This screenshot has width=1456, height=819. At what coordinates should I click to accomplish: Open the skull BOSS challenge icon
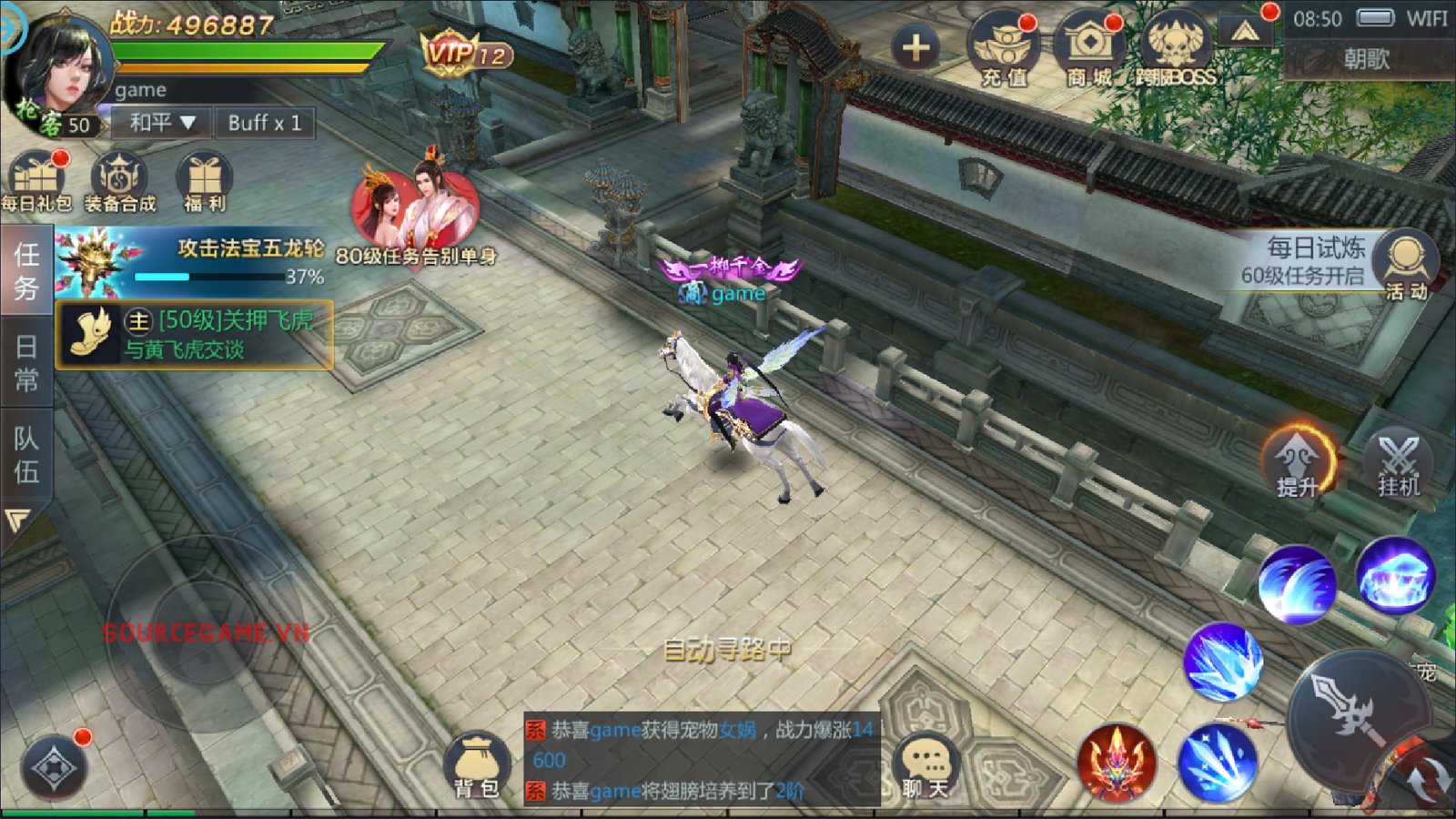pos(1175,50)
